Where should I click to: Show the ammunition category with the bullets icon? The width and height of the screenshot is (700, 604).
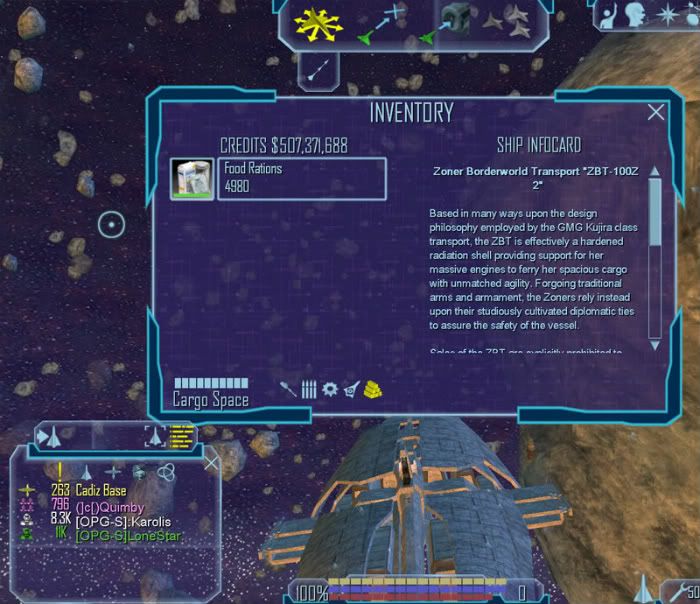[309, 388]
